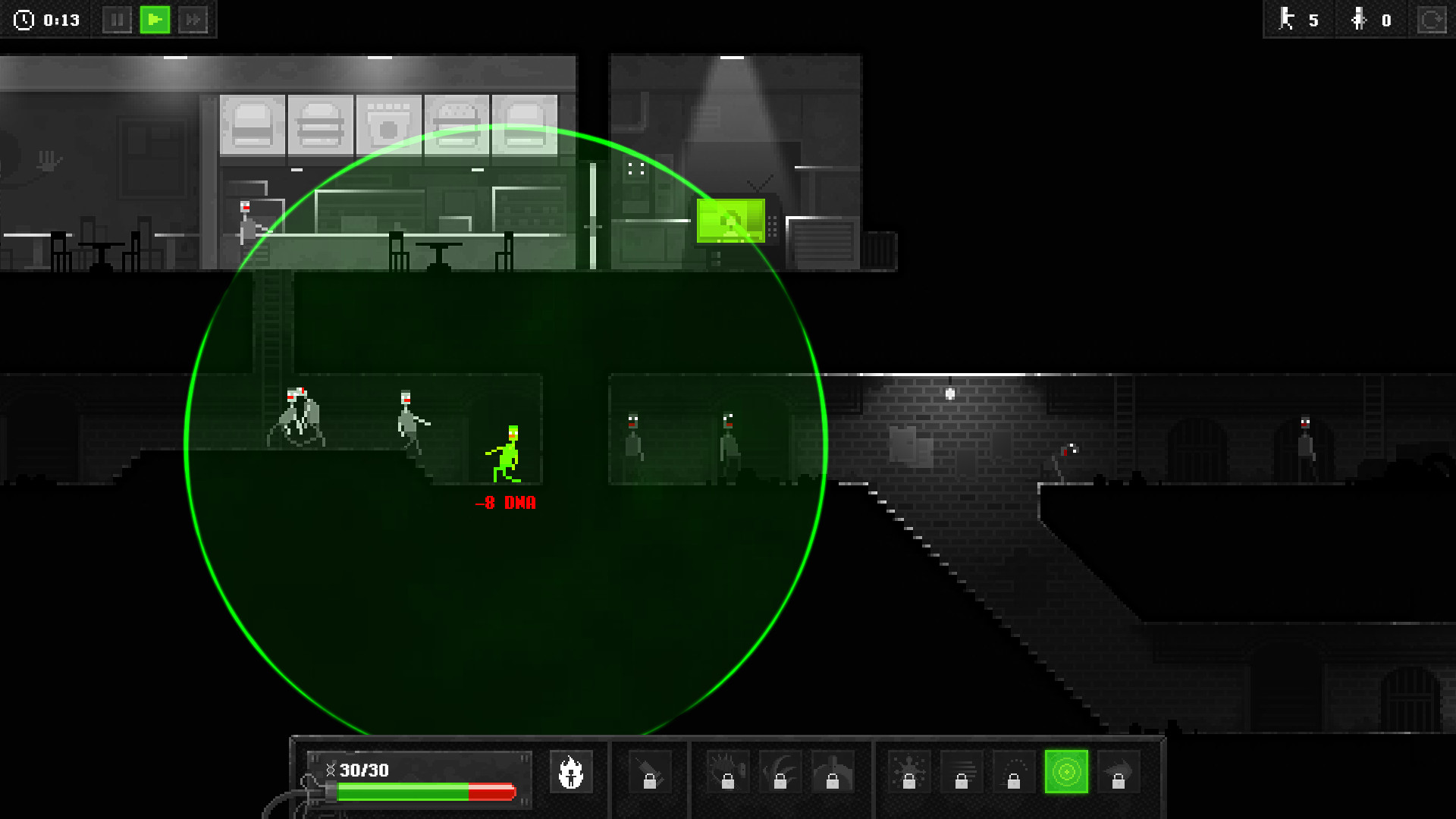
Task: Click the locked speed lines ability icon
Action: click(x=962, y=772)
